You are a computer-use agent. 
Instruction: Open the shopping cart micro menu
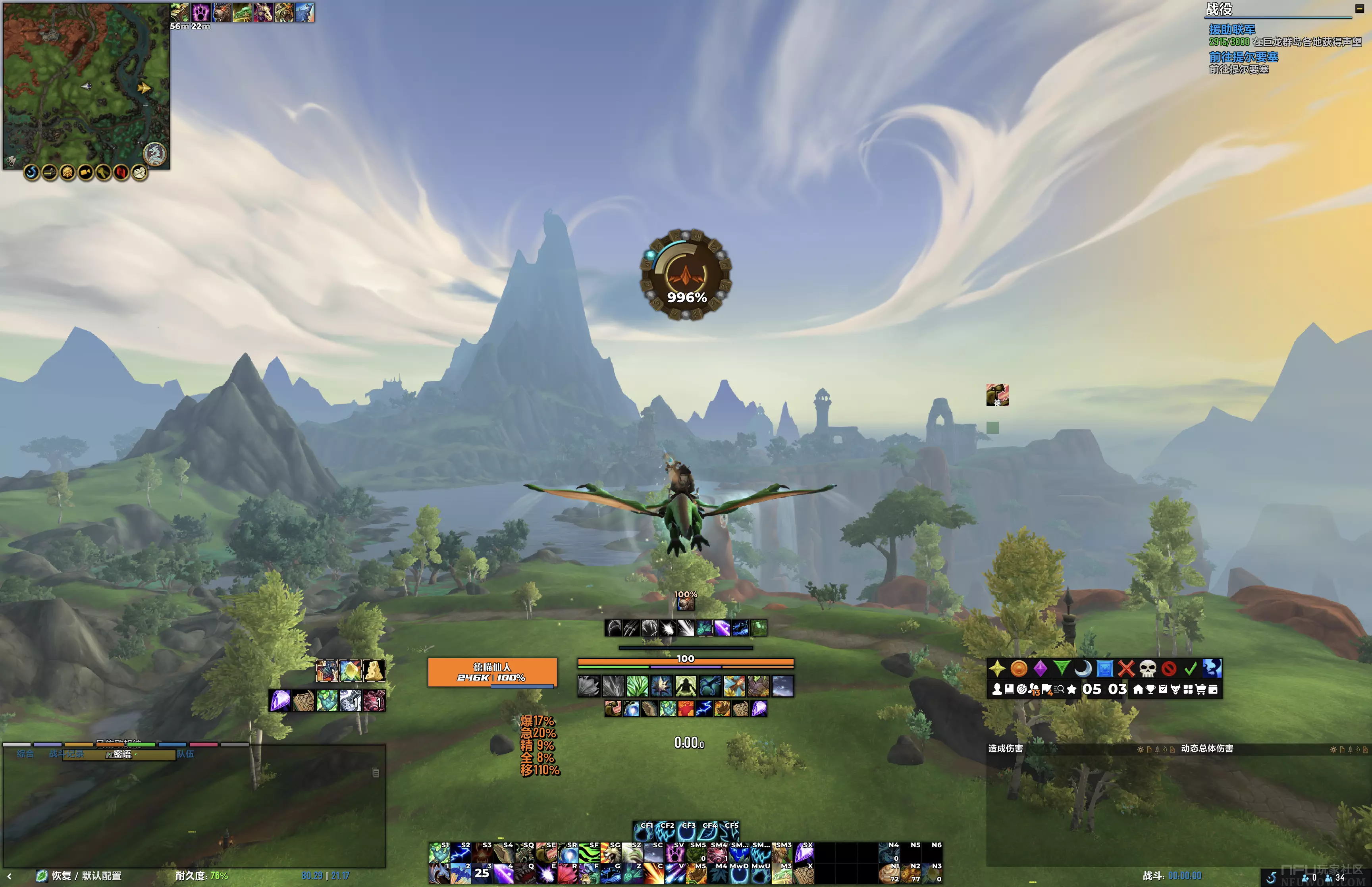pyautogui.click(x=1200, y=689)
